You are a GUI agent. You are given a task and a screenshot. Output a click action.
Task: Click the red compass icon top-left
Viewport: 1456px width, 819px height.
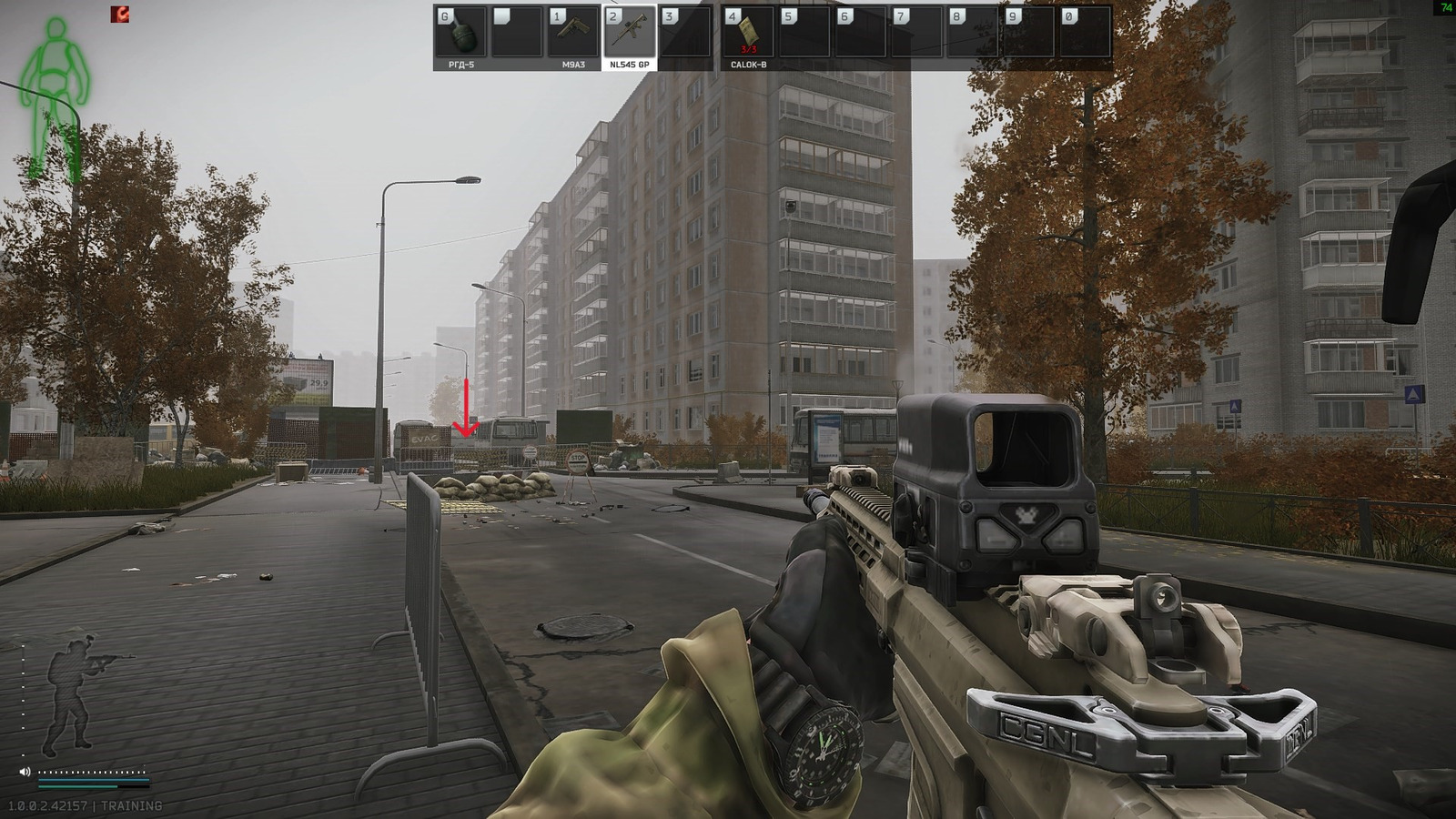pyautogui.click(x=119, y=14)
